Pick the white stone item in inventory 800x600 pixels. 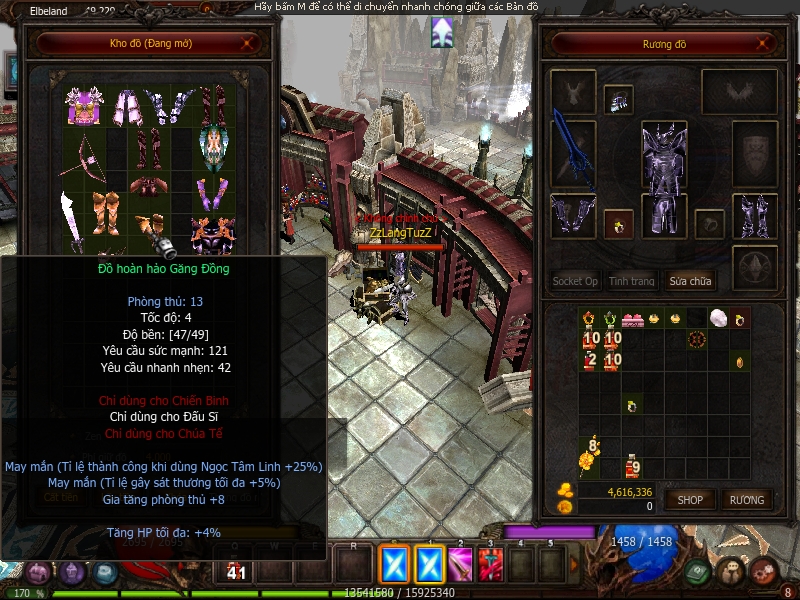(716, 319)
